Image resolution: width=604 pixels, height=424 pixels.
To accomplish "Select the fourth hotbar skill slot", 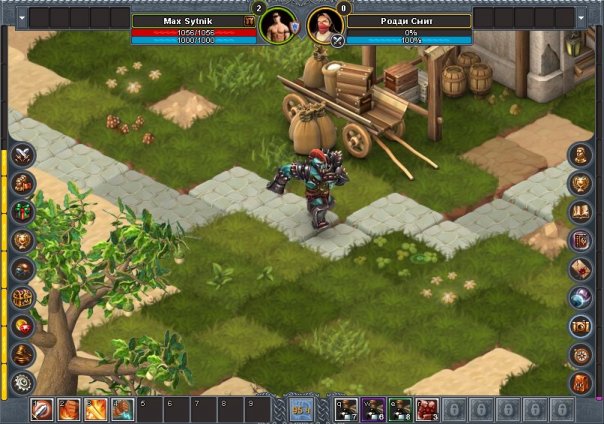I will 121,409.
